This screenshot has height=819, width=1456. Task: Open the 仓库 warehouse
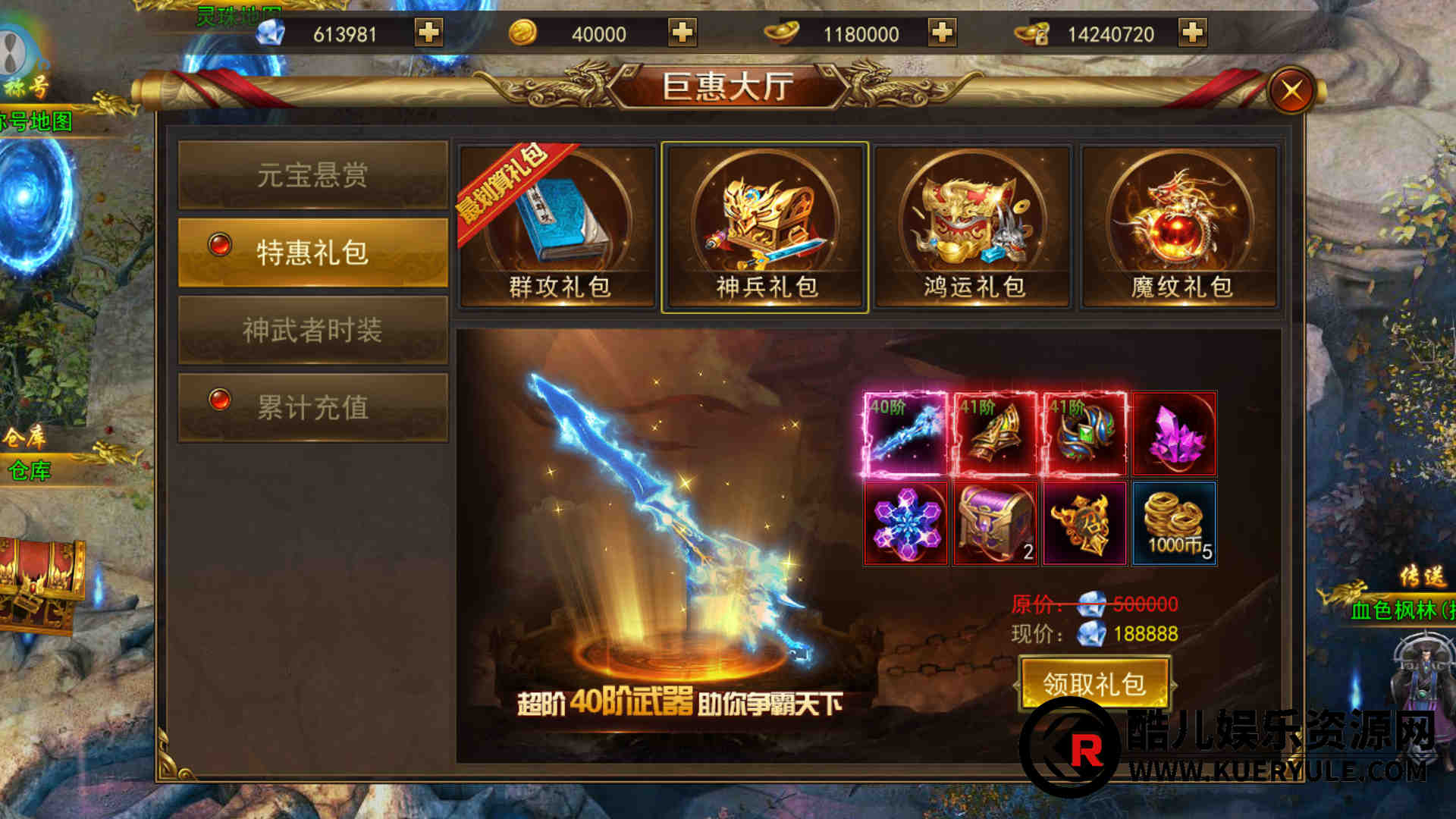(x=30, y=470)
